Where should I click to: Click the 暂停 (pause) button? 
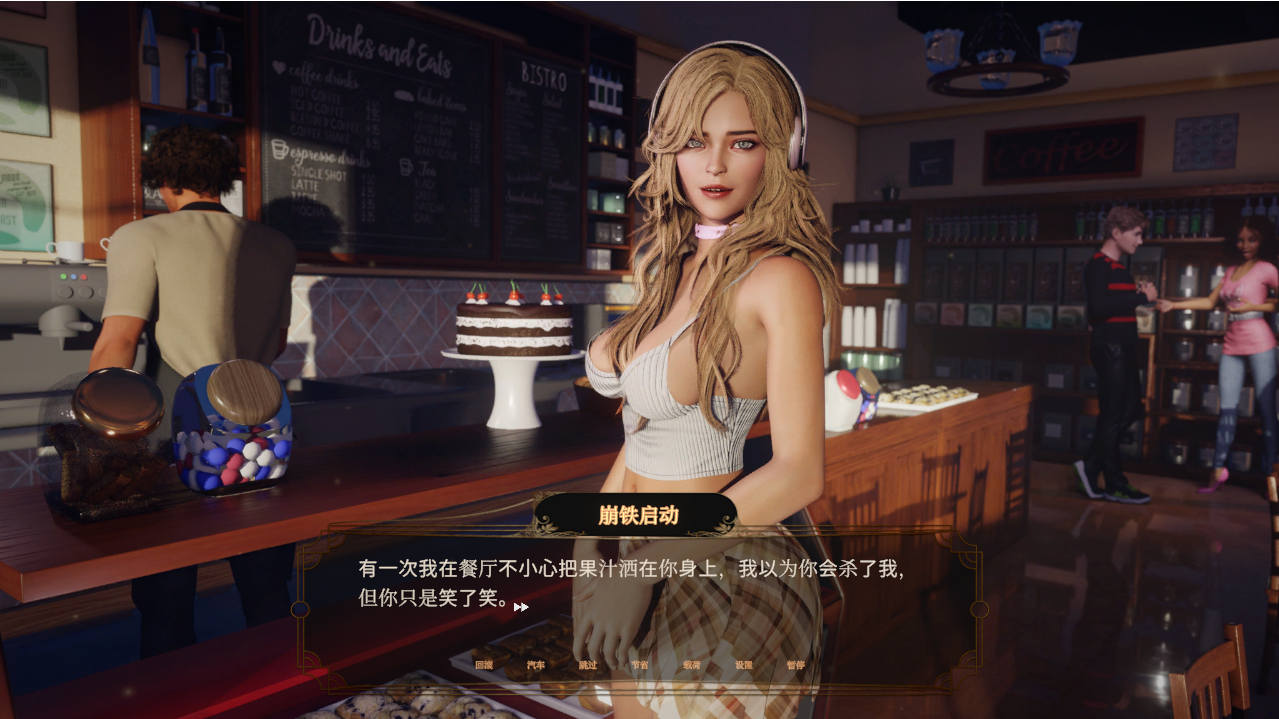coord(796,665)
